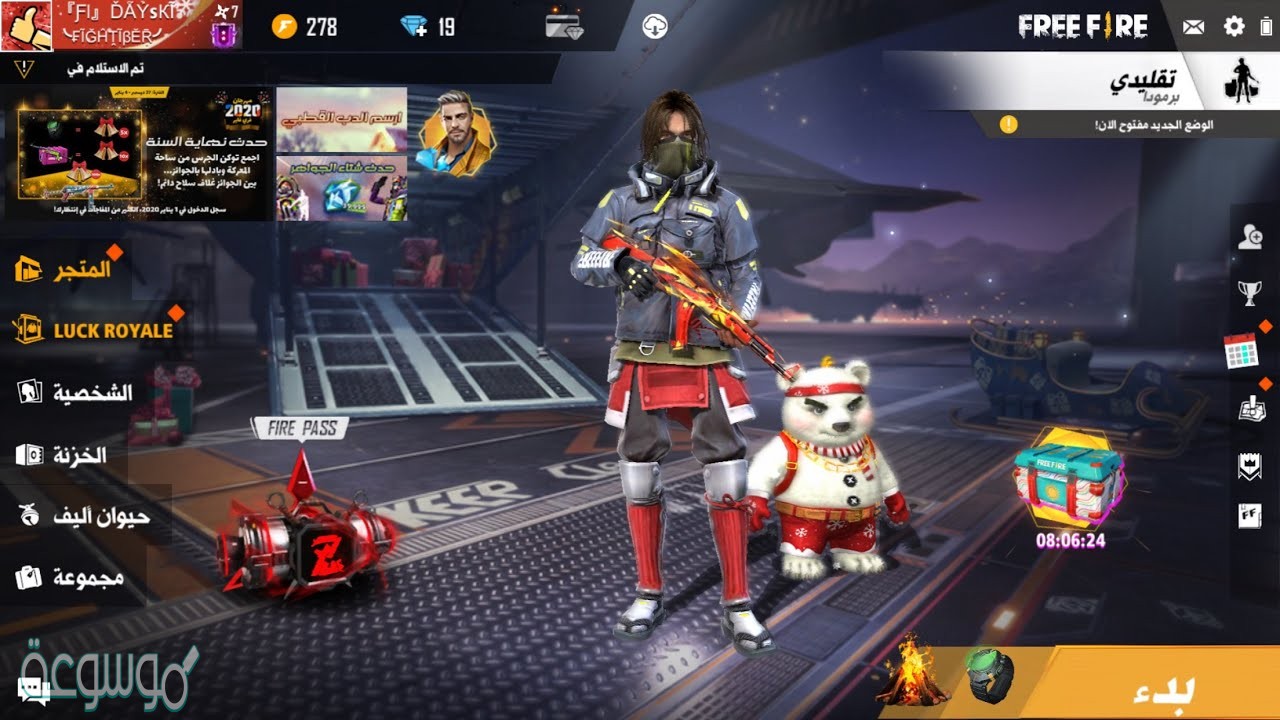Open the الخزنة vault menu
Viewport: 1280px width, 720px height.
click(62, 455)
